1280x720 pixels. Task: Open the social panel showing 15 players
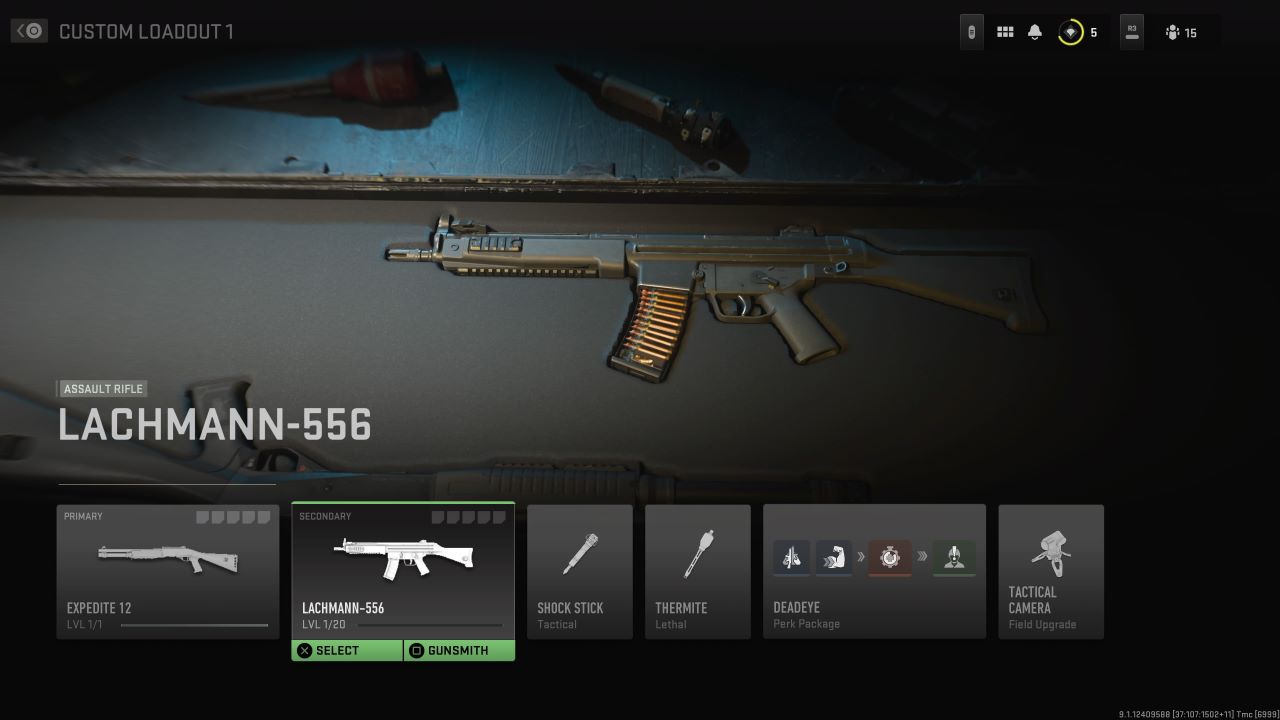[1178, 32]
